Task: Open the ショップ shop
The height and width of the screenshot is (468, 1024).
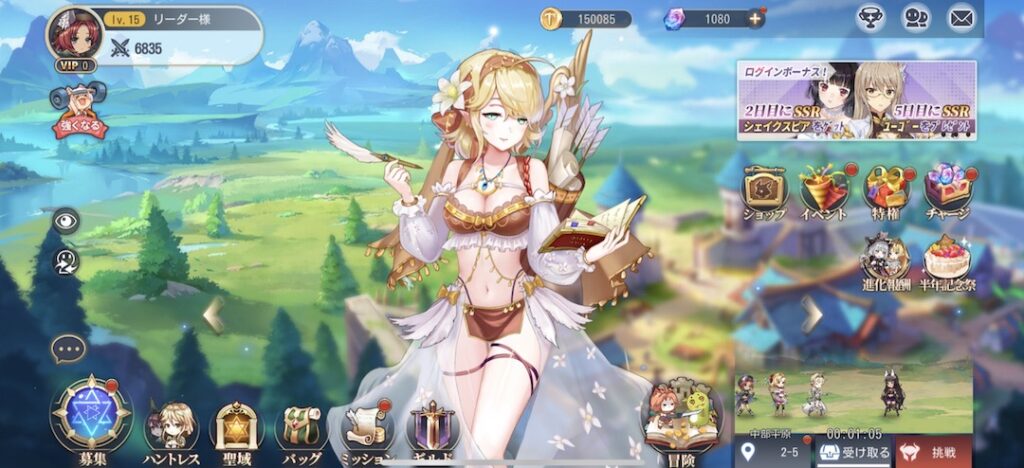Action: tap(764, 191)
